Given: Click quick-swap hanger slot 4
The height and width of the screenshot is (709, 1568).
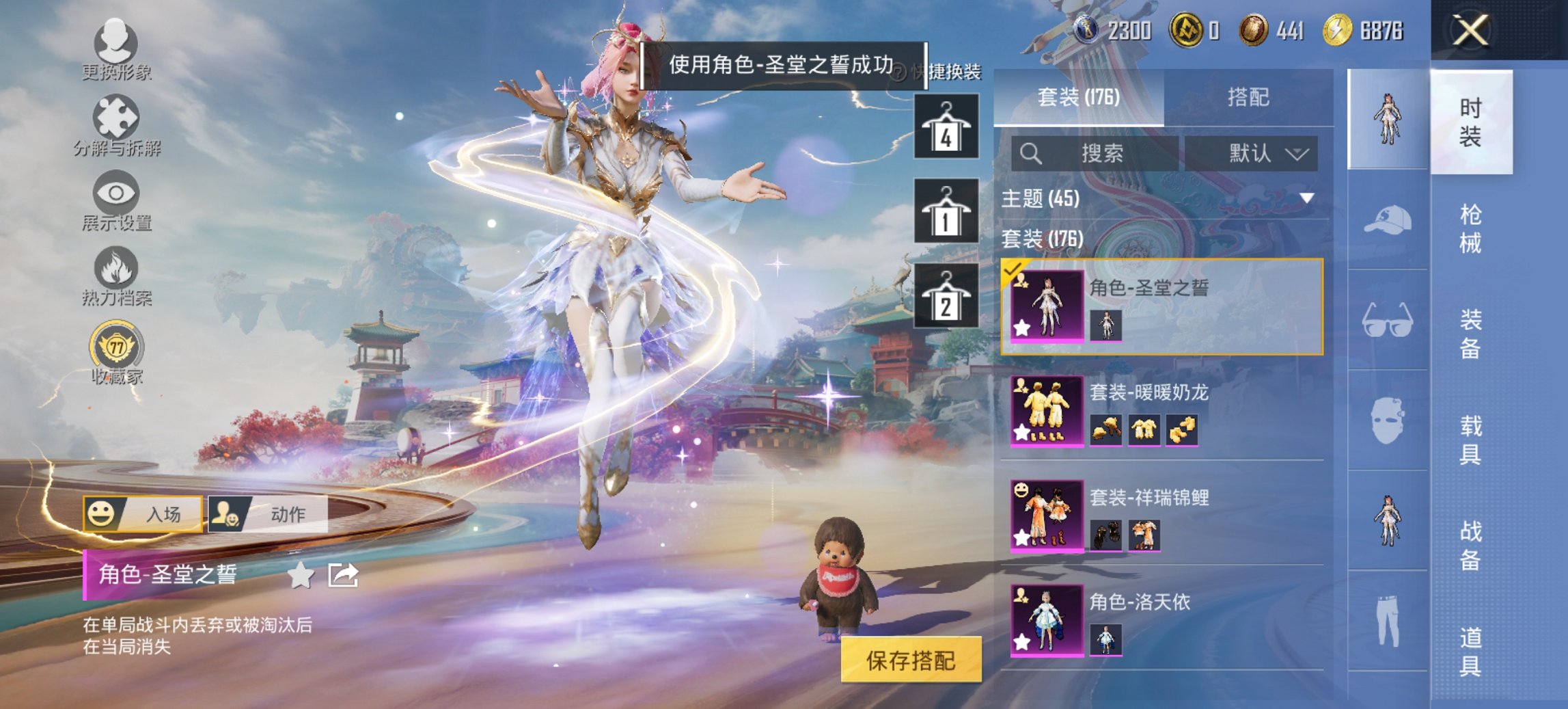Looking at the screenshot, I should point(947,126).
